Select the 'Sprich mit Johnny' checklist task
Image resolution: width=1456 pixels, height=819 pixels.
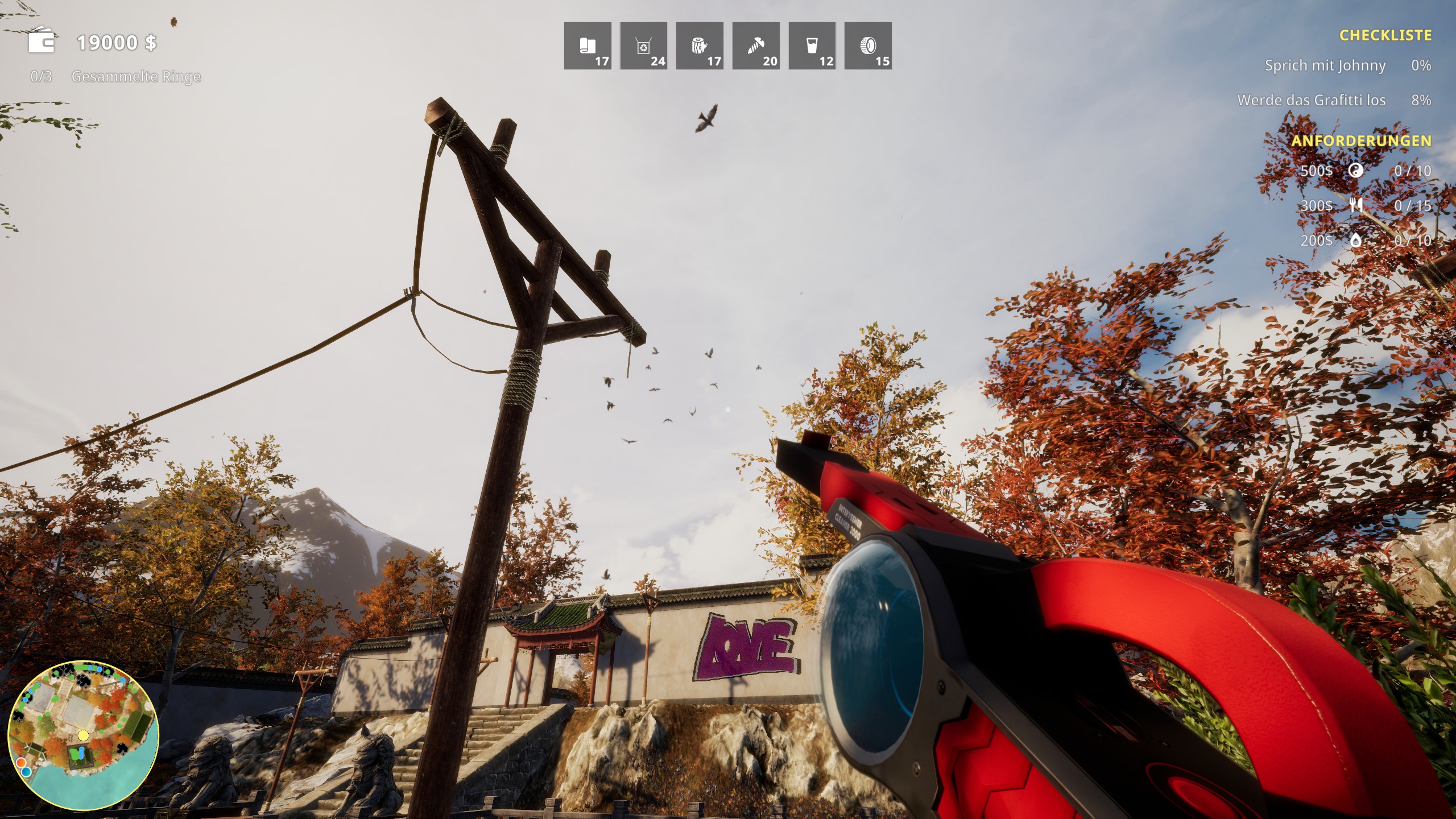[1325, 66]
